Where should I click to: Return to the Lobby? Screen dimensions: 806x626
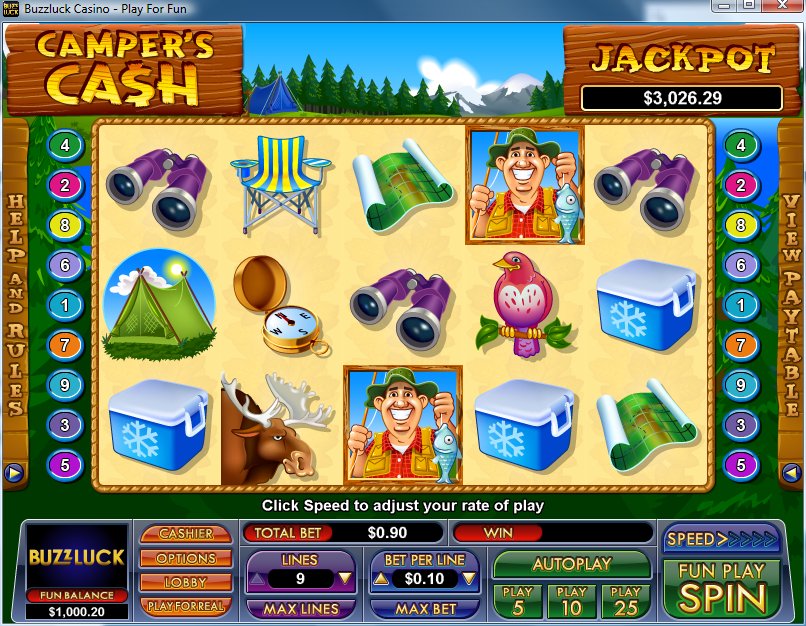click(185, 582)
